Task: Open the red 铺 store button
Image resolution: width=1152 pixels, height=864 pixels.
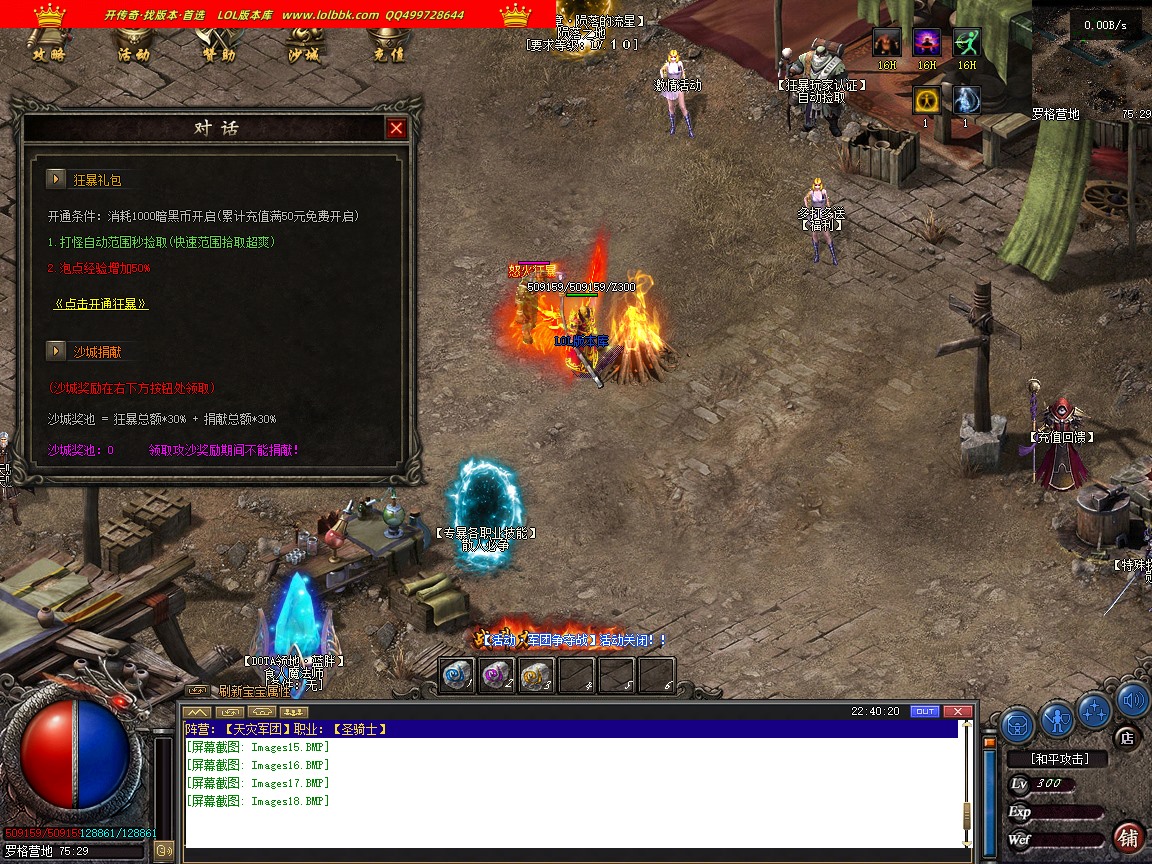Action: point(1128,837)
